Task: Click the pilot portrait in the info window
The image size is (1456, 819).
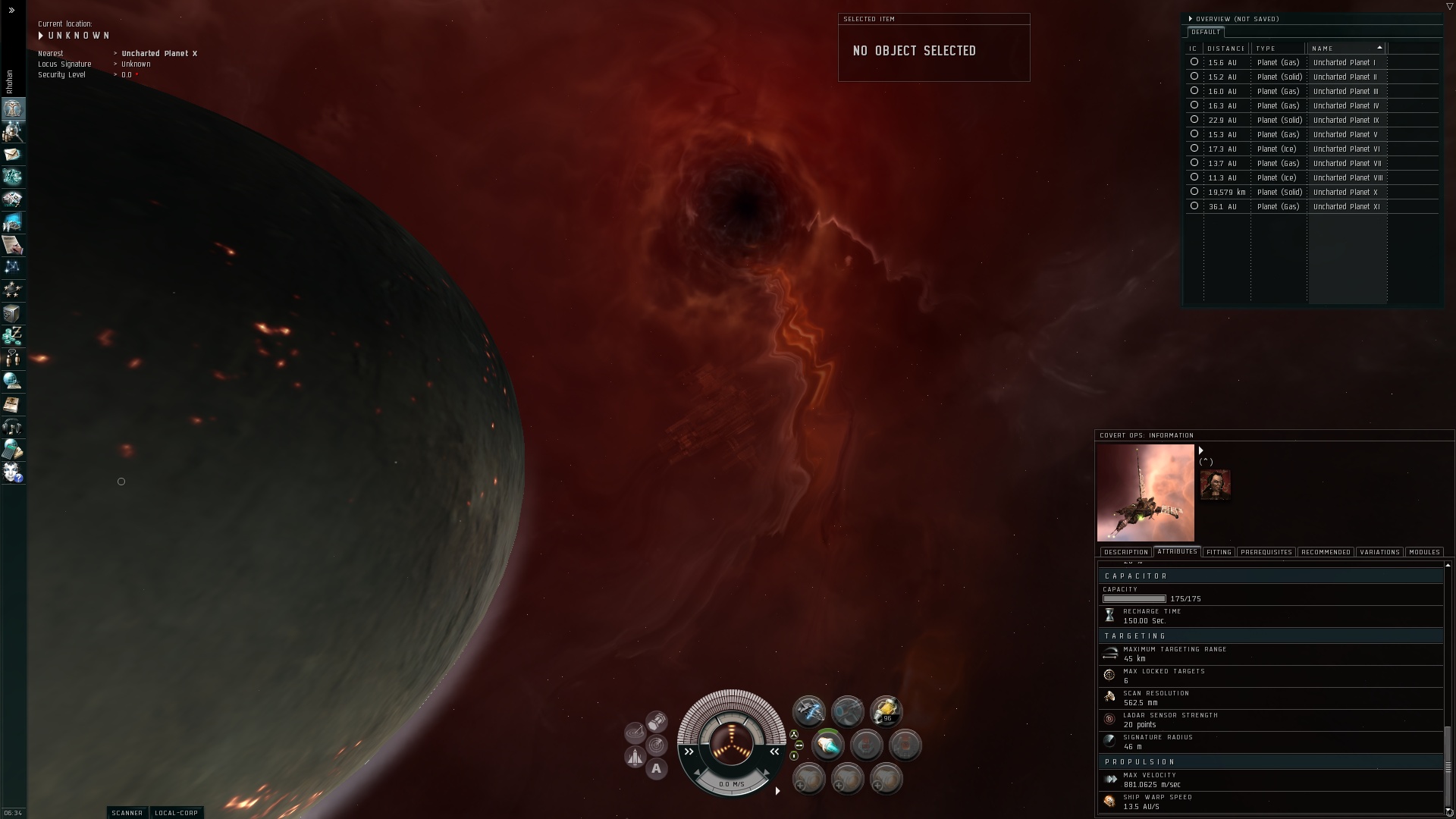Action: [x=1215, y=485]
